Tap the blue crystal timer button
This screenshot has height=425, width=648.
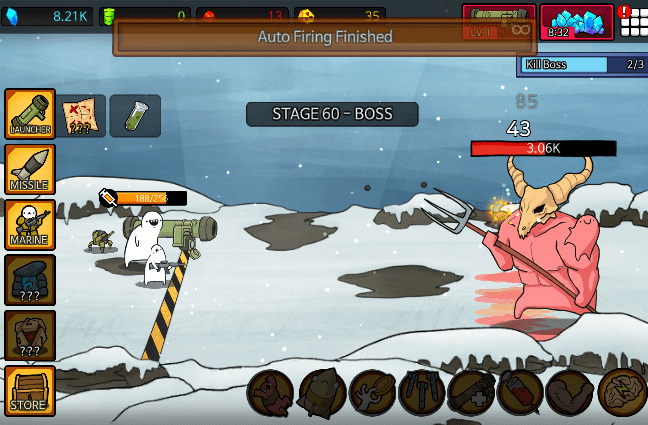point(576,22)
